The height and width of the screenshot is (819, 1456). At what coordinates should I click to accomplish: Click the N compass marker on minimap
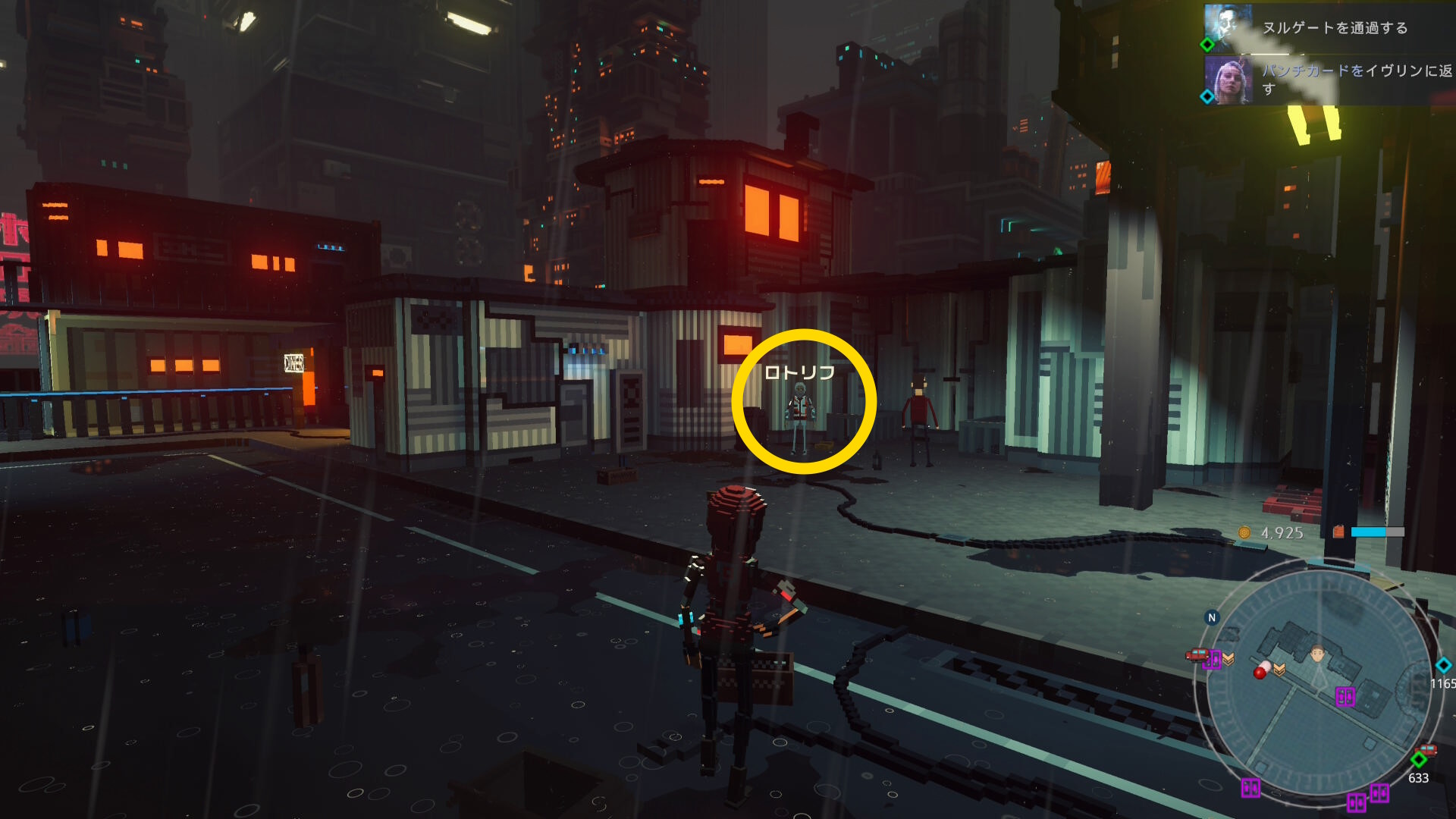tap(1212, 617)
